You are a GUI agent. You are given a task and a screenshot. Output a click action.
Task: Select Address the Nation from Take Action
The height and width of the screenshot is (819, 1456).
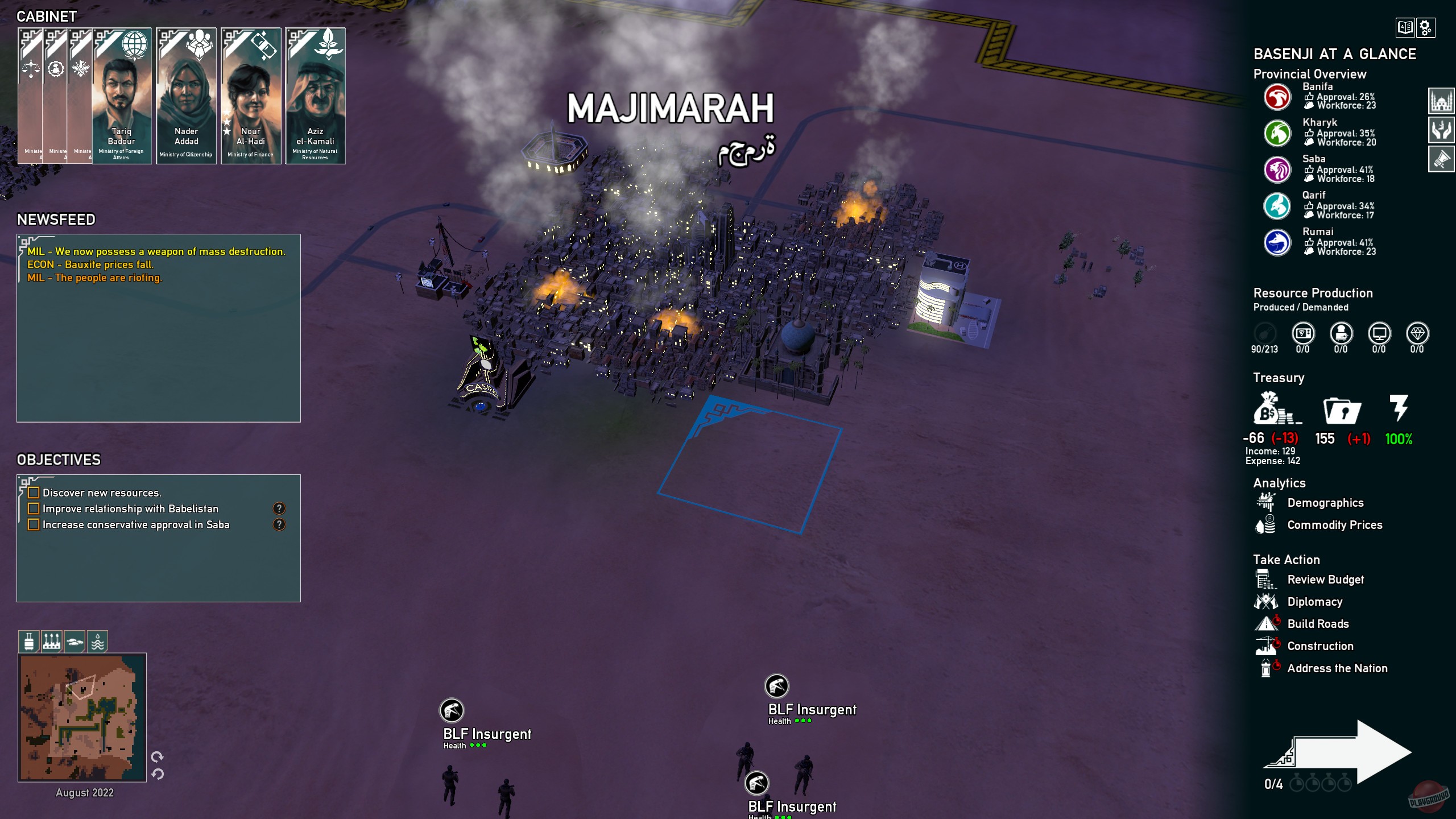tap(1338, 668)
